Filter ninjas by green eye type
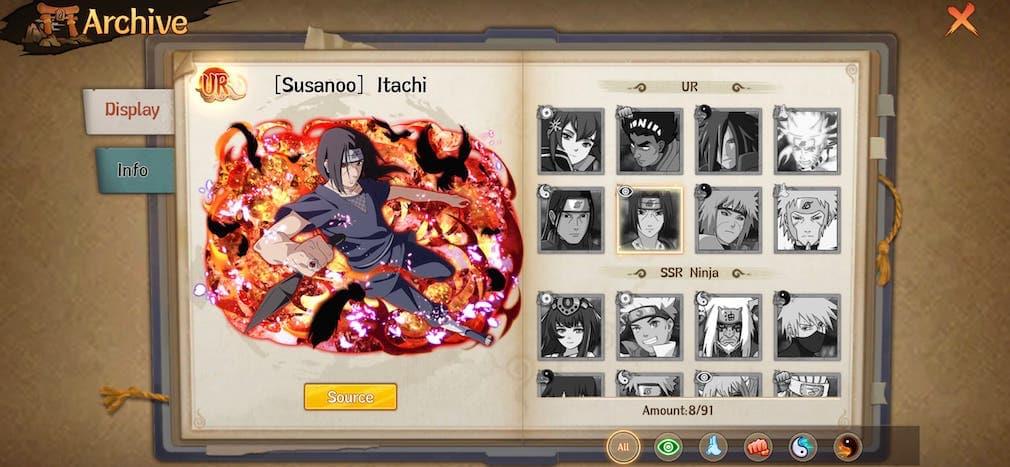1010x467 pixels. tap(668, 446)
